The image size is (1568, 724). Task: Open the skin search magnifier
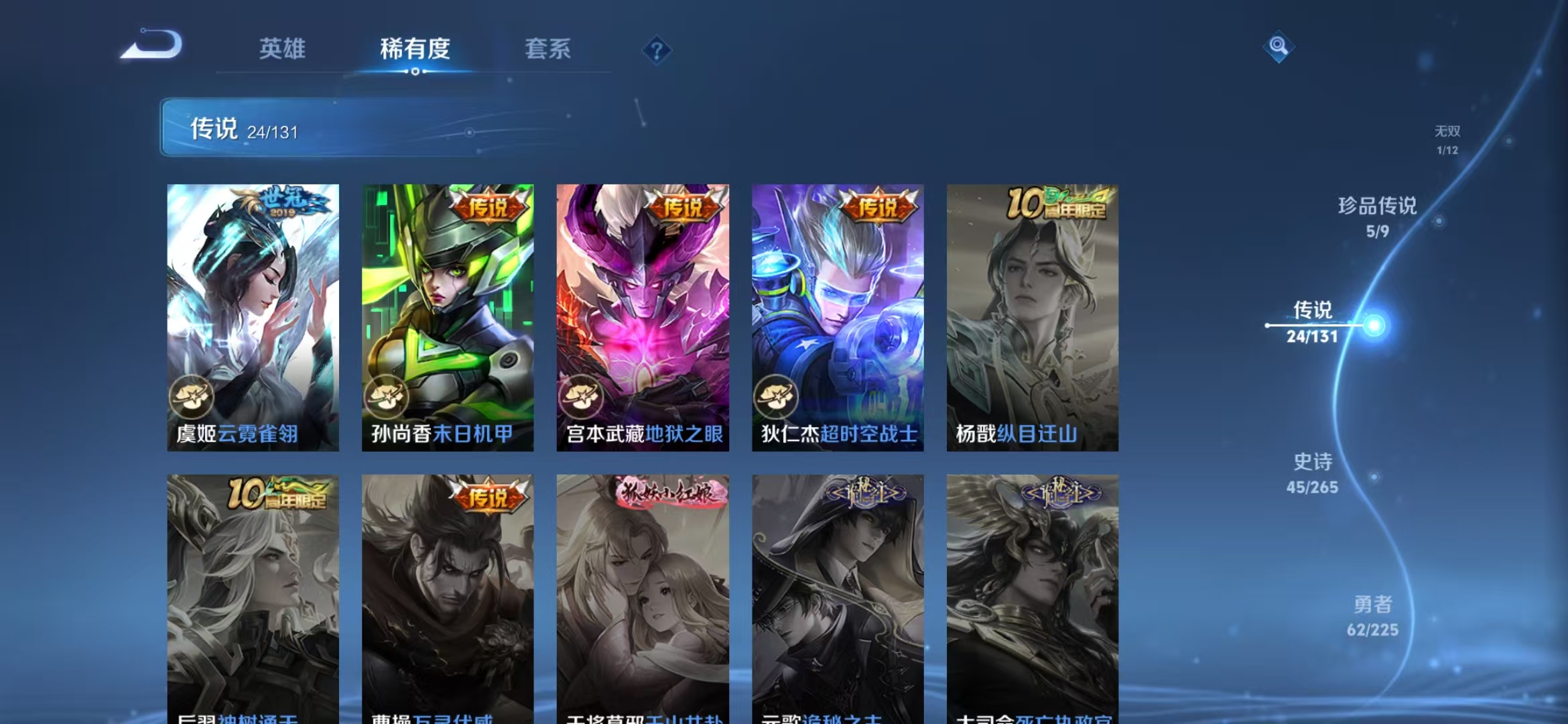coord(1279,46)
